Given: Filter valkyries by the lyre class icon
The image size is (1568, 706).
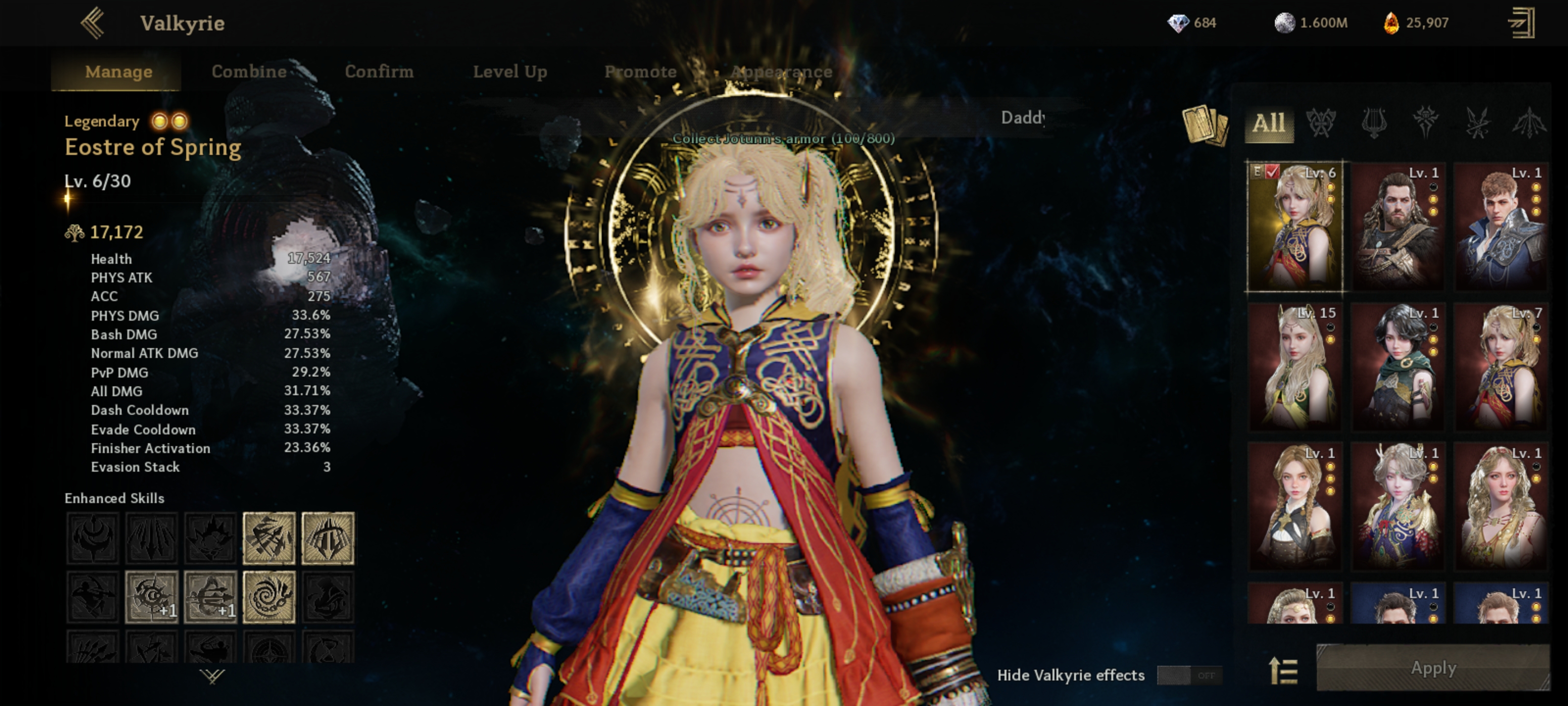Looking at the screenshot, I should 1374,124.
